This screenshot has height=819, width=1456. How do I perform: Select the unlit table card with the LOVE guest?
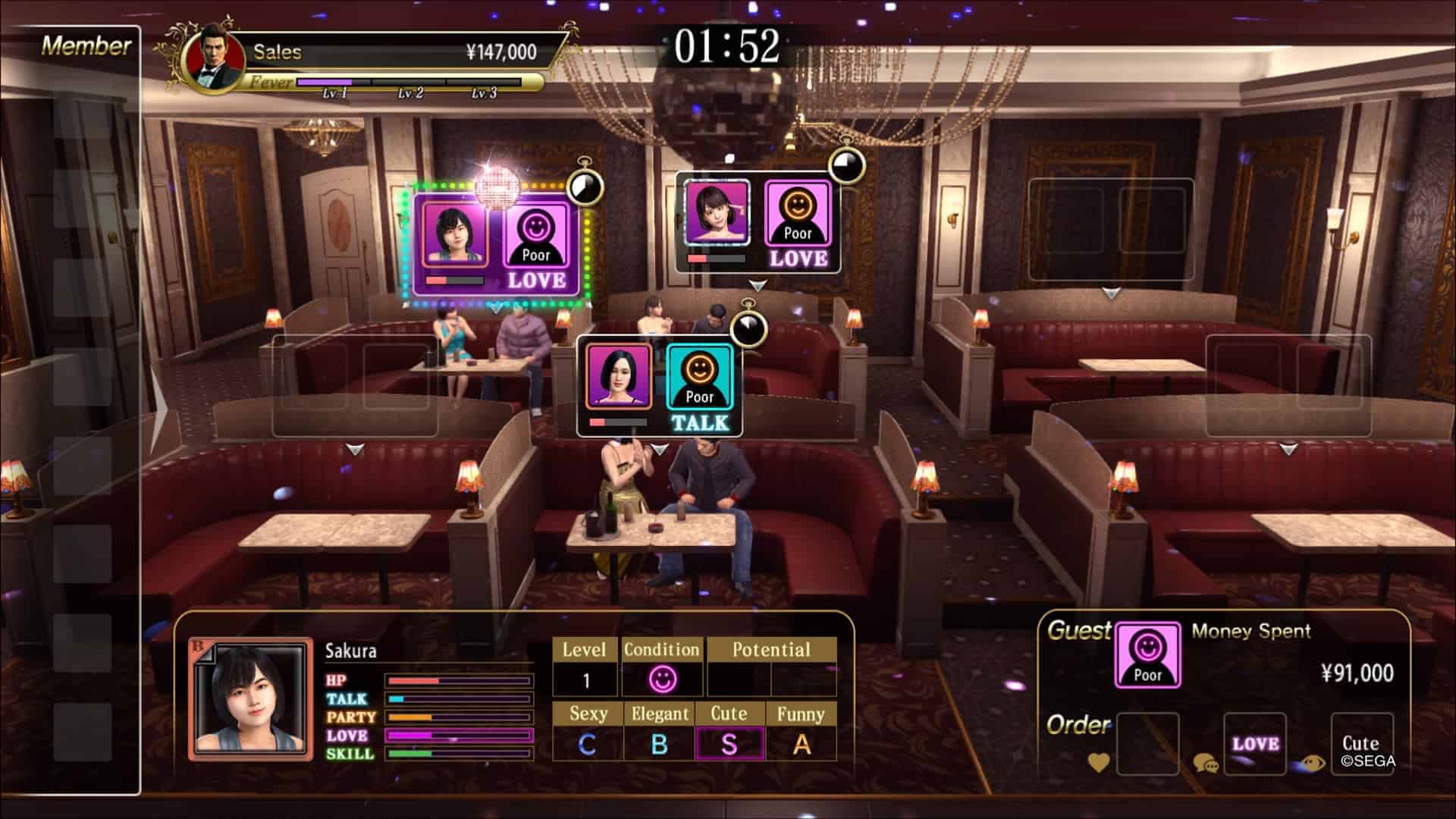point(758,224)
